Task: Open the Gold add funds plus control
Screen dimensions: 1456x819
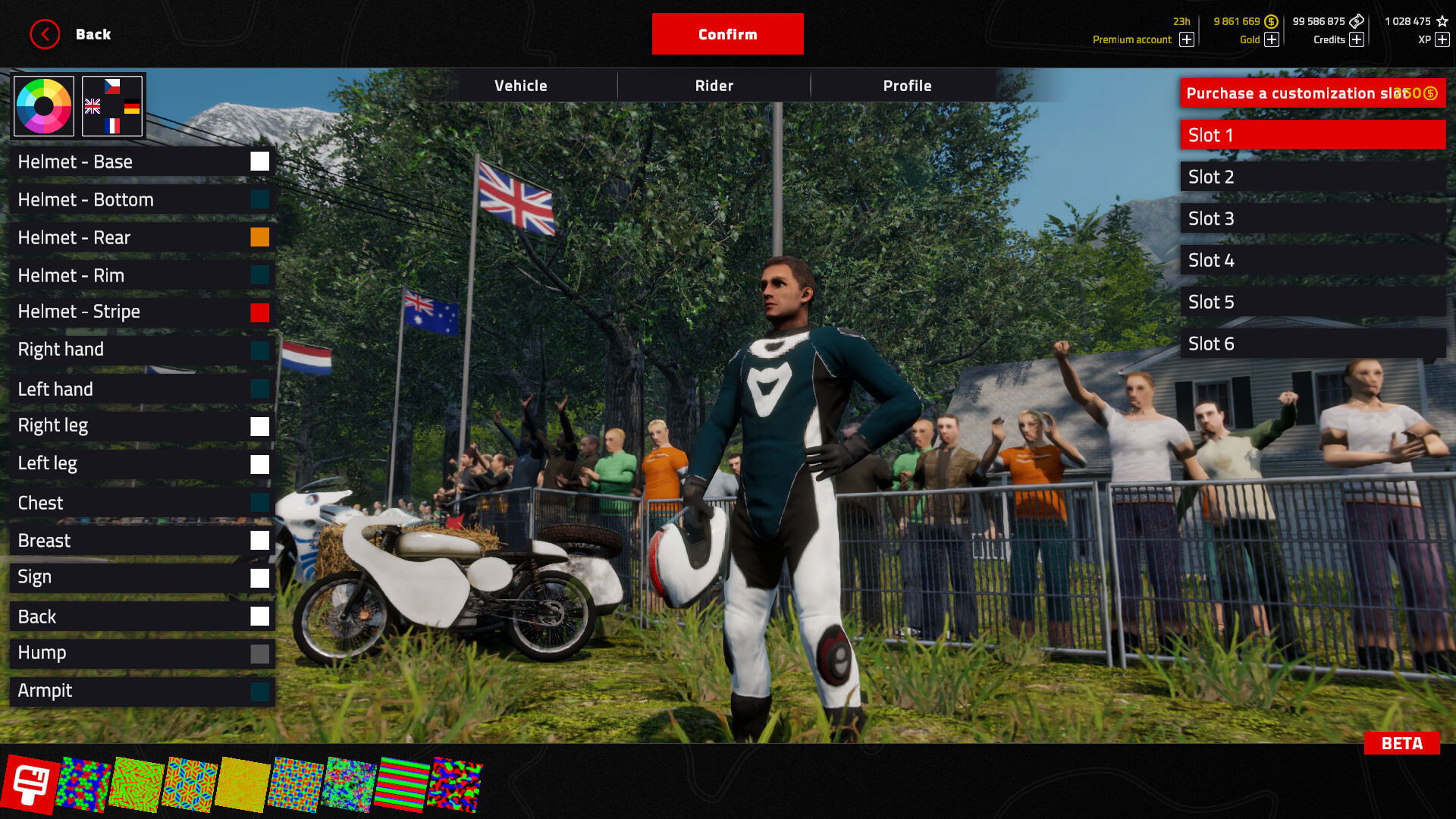Action: pyautogui.click(x=1272, y=39)
